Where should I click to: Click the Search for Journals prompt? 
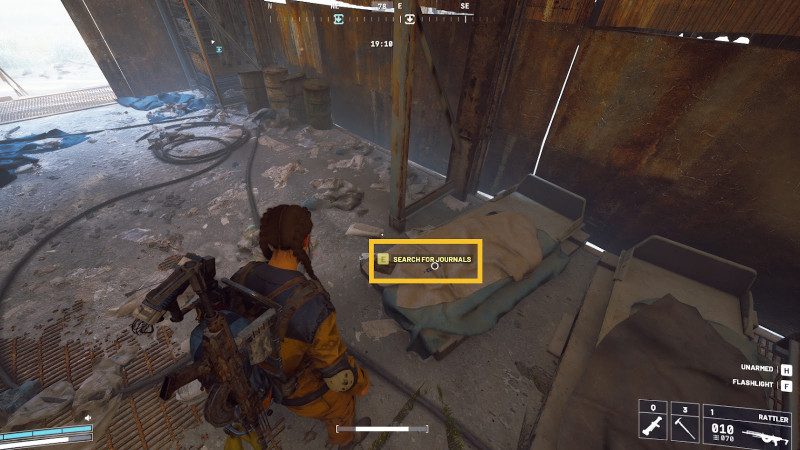pyautogui.click(x=426, y=260)
